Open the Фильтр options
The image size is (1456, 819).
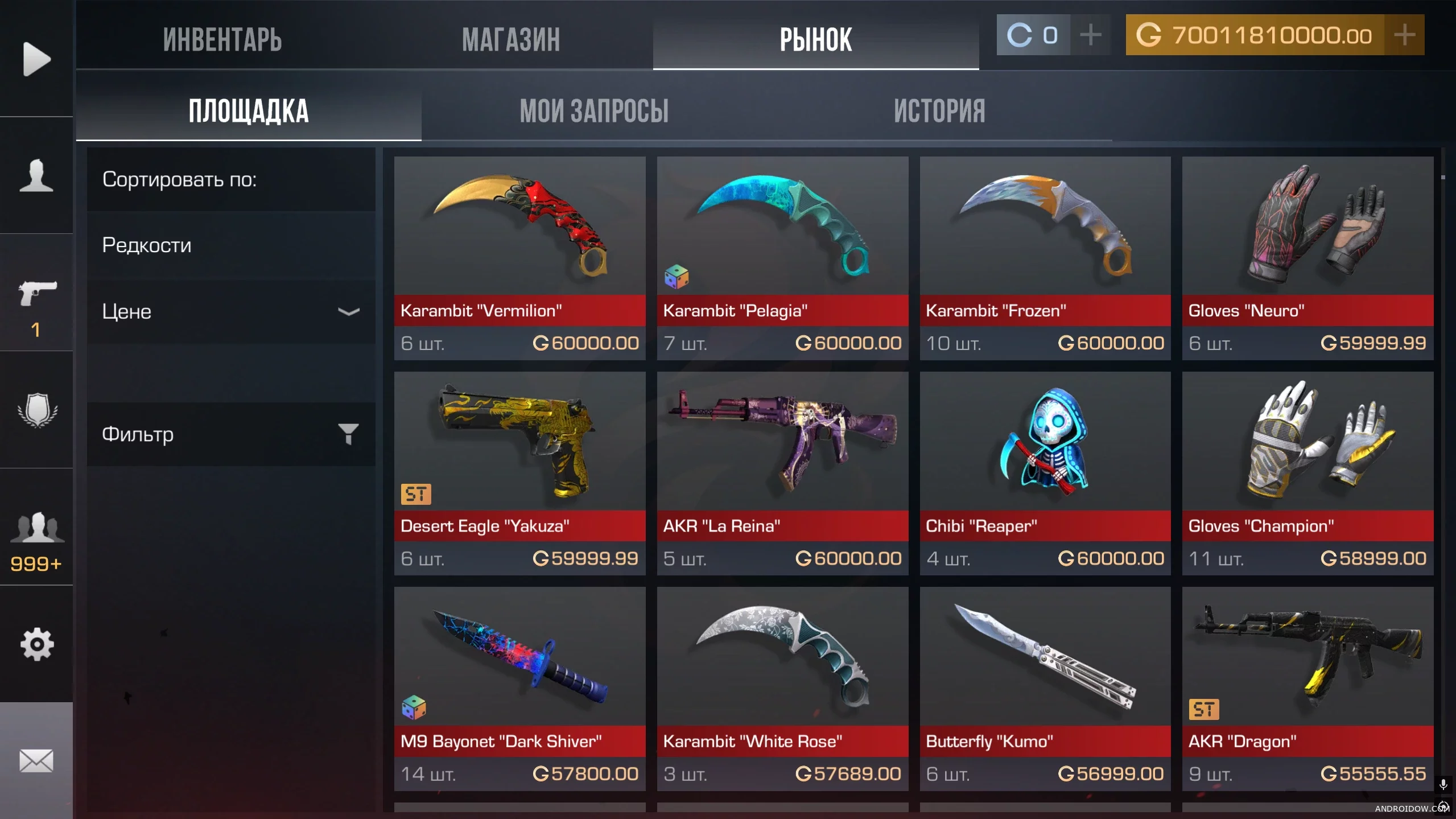click(x=231, y=434)
